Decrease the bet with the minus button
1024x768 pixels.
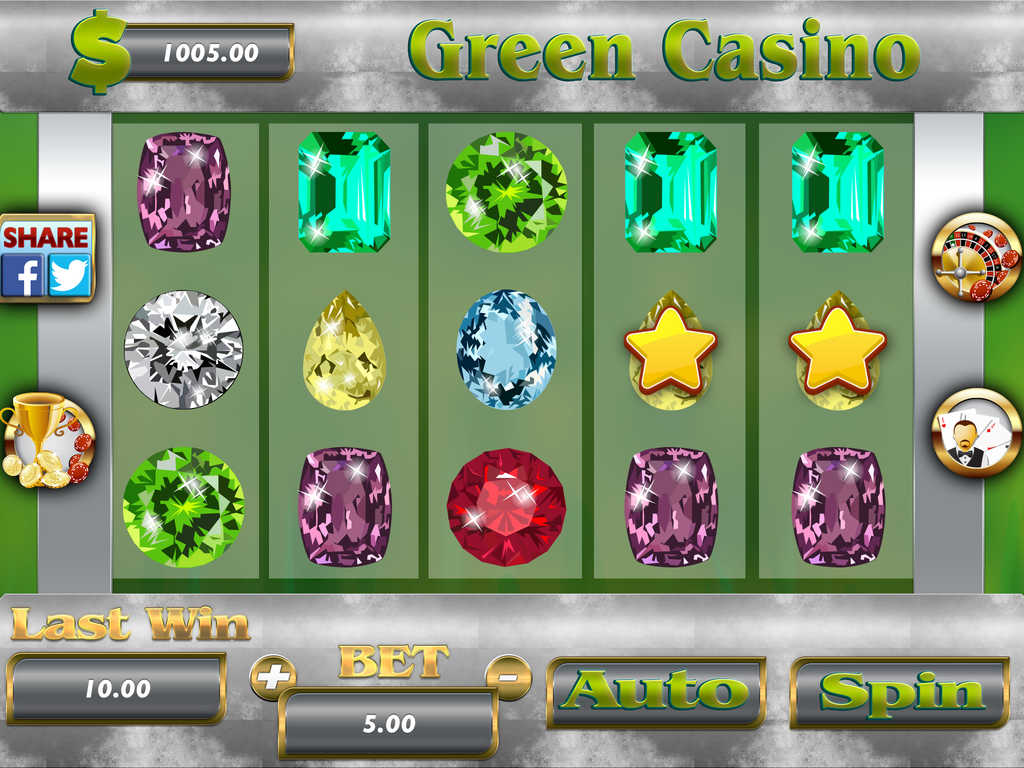tap(508, 677)
